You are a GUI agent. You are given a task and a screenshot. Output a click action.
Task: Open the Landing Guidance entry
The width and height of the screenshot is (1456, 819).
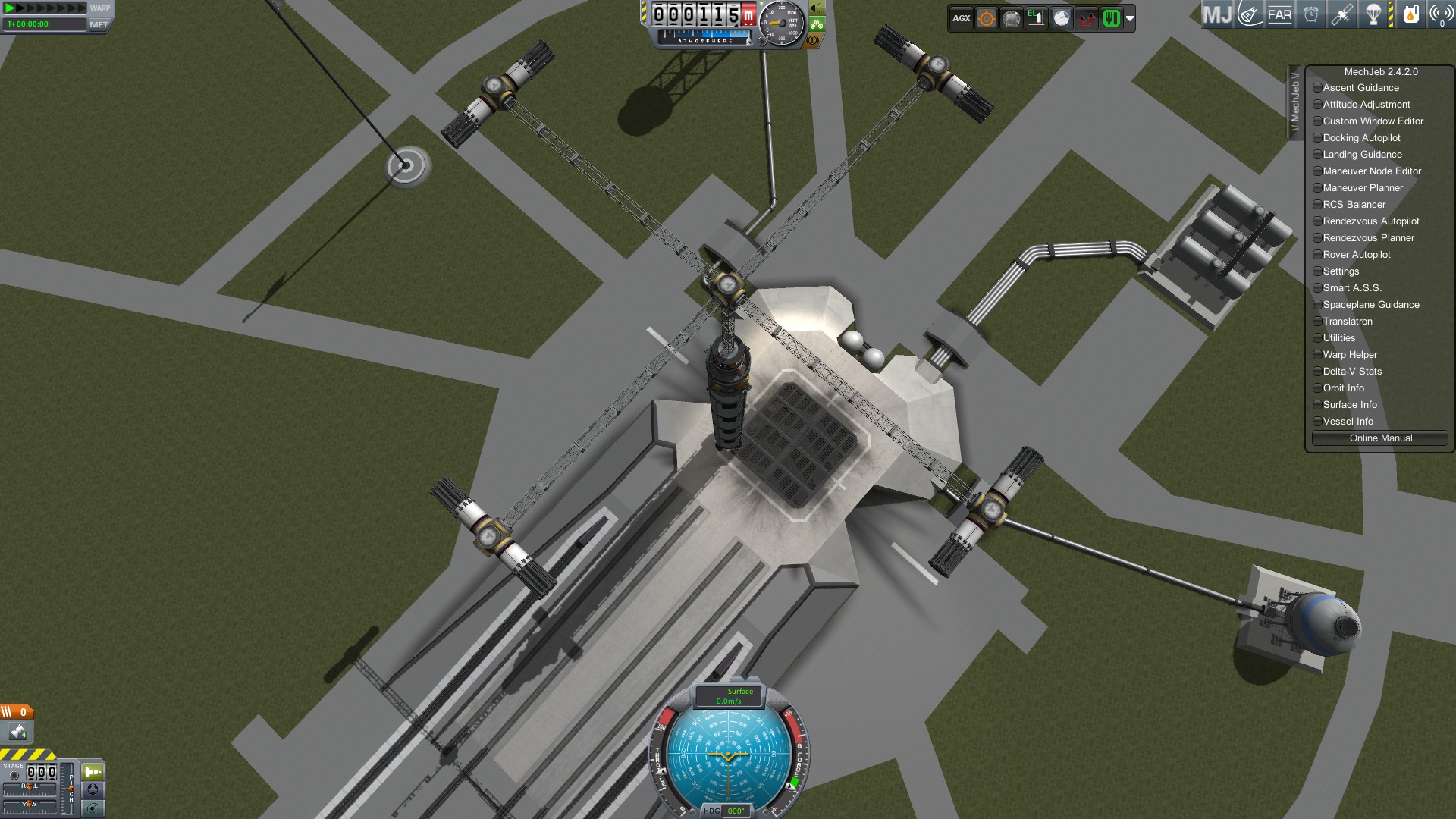point(1362,155)
